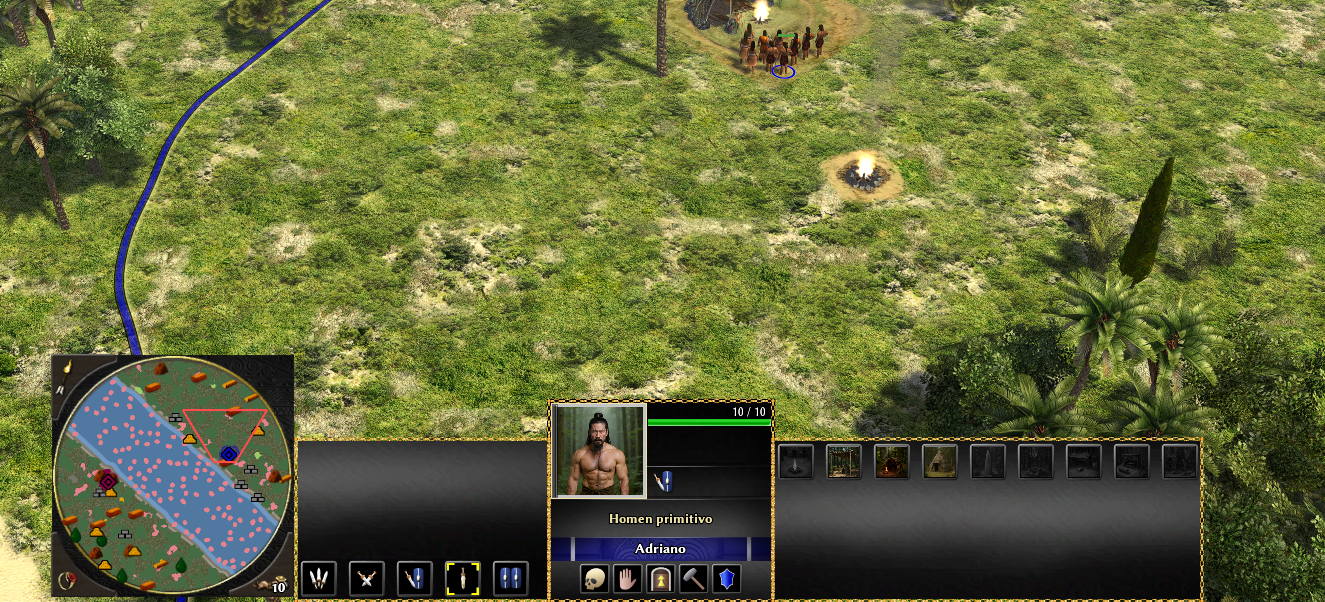Screen dimensions: 1325x602
Task: Select the three-daggers stance button
Action: [x=318, y=578]
